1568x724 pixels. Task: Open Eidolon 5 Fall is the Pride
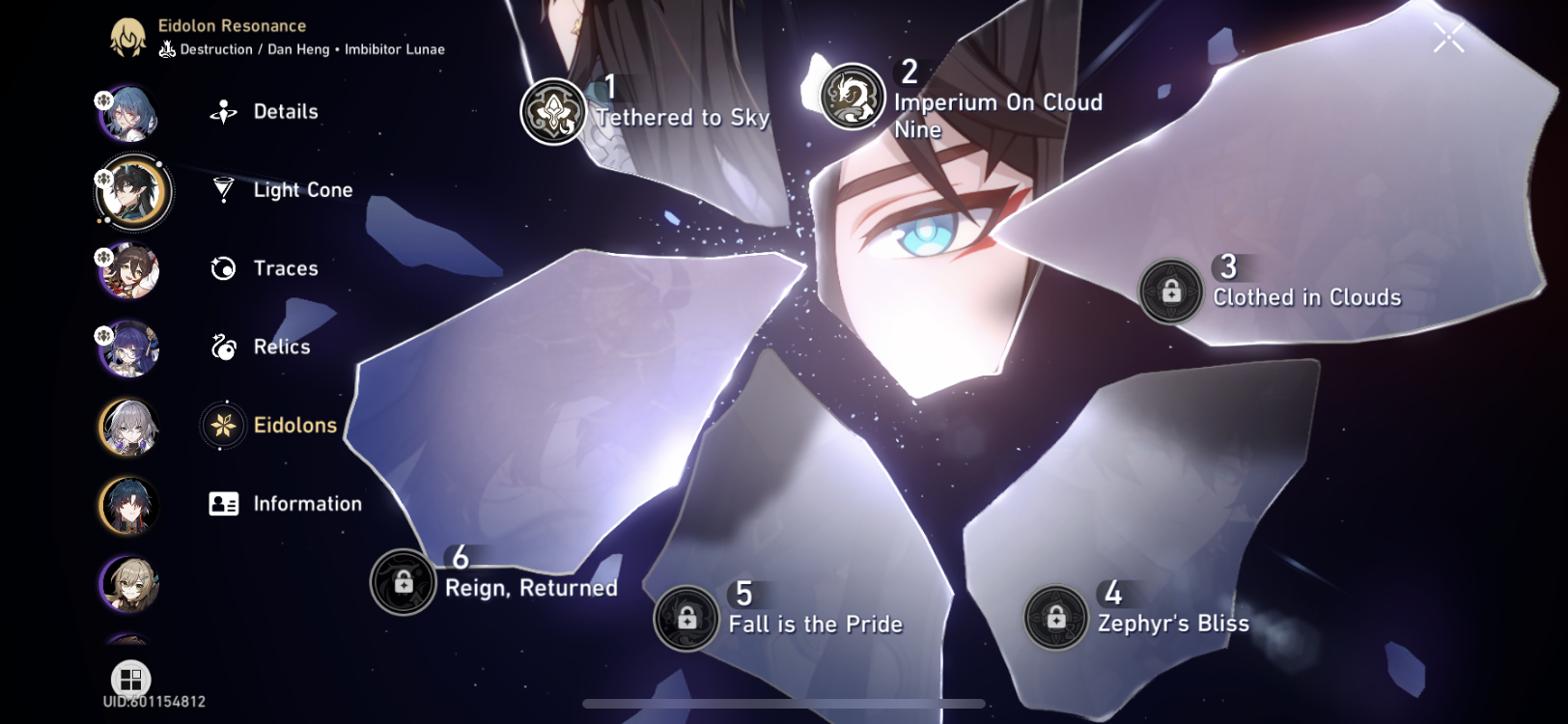coord(686,618)
